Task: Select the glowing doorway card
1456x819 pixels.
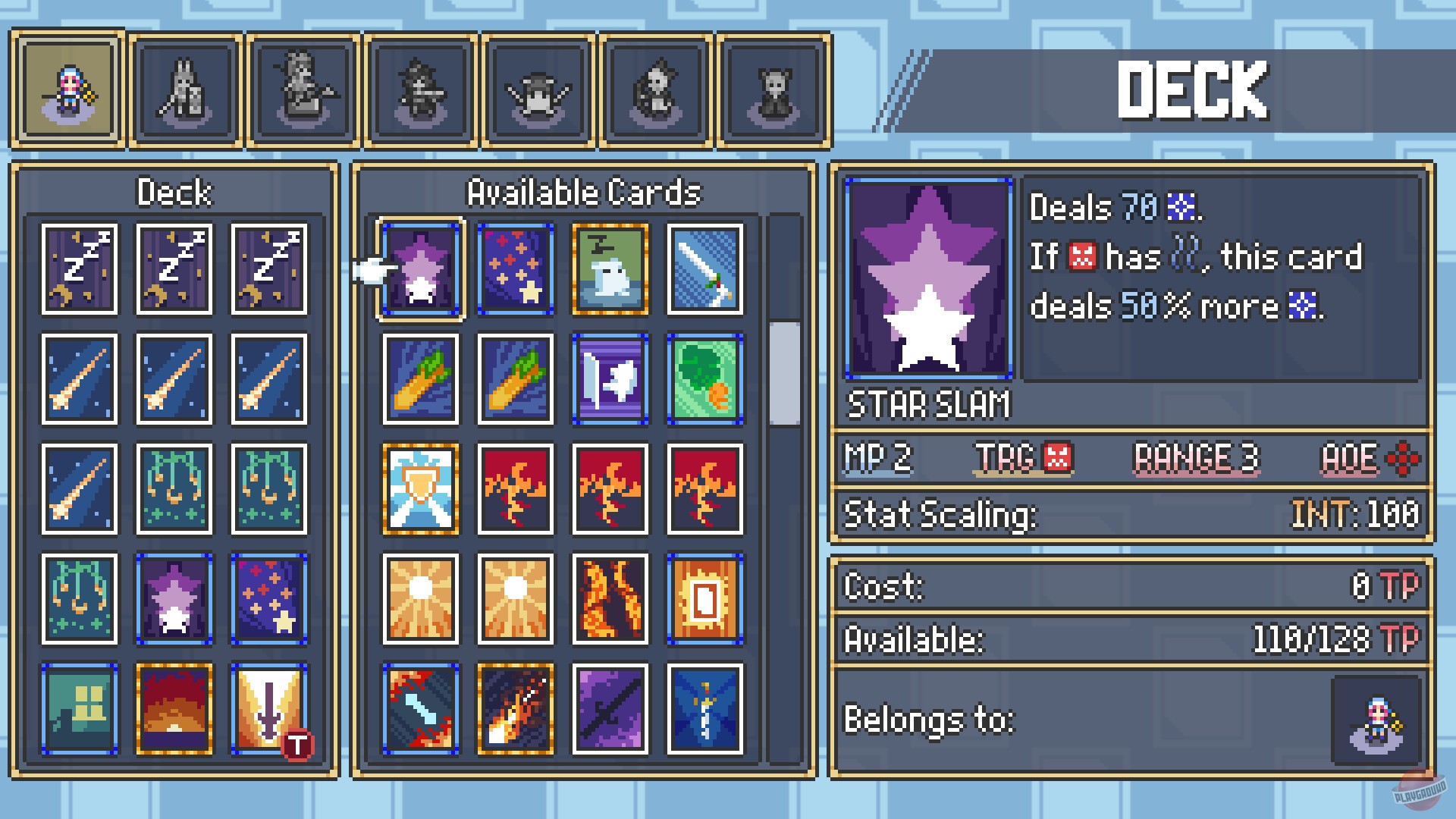Action: (x=704, y=599)
